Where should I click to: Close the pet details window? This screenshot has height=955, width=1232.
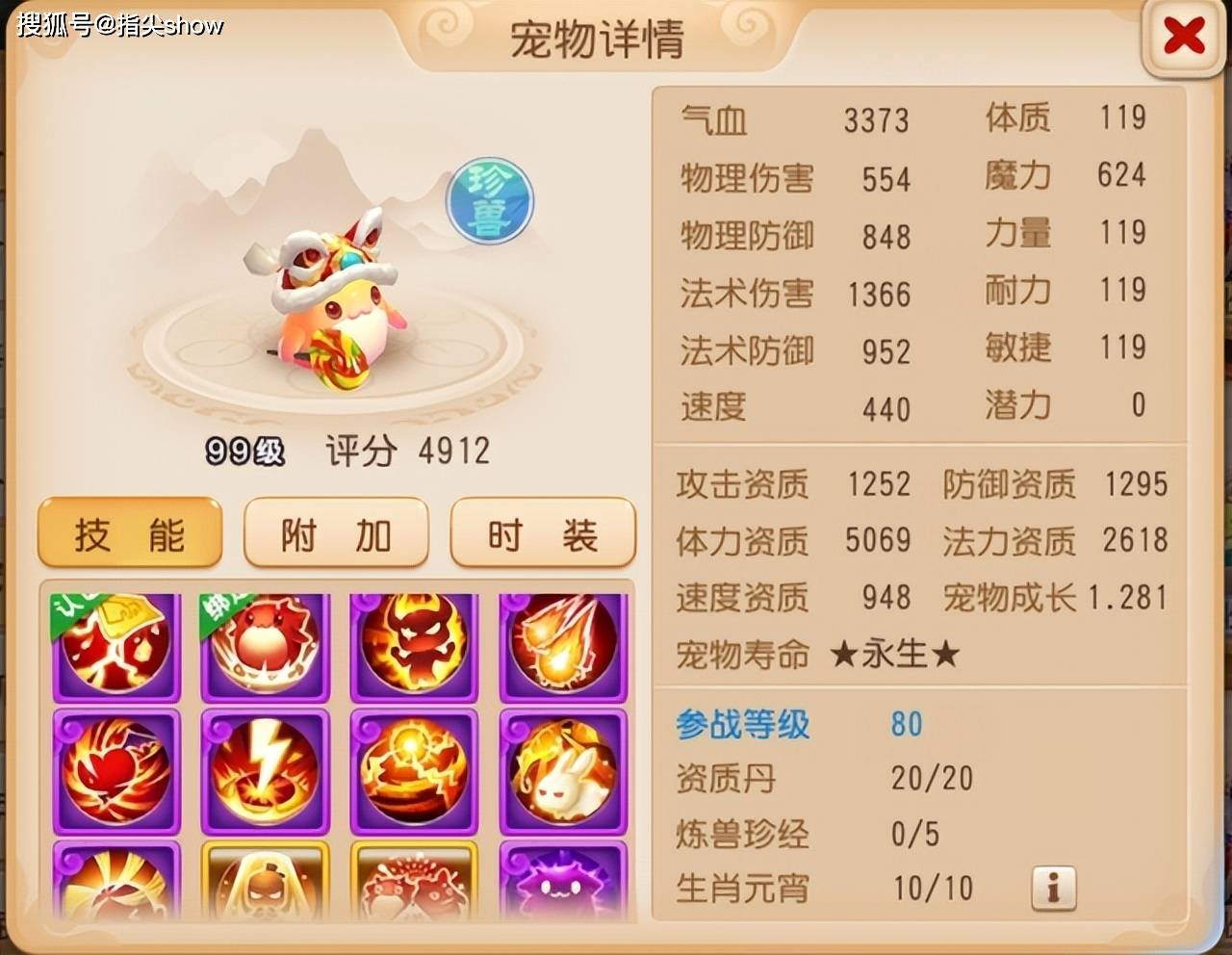1183,38
